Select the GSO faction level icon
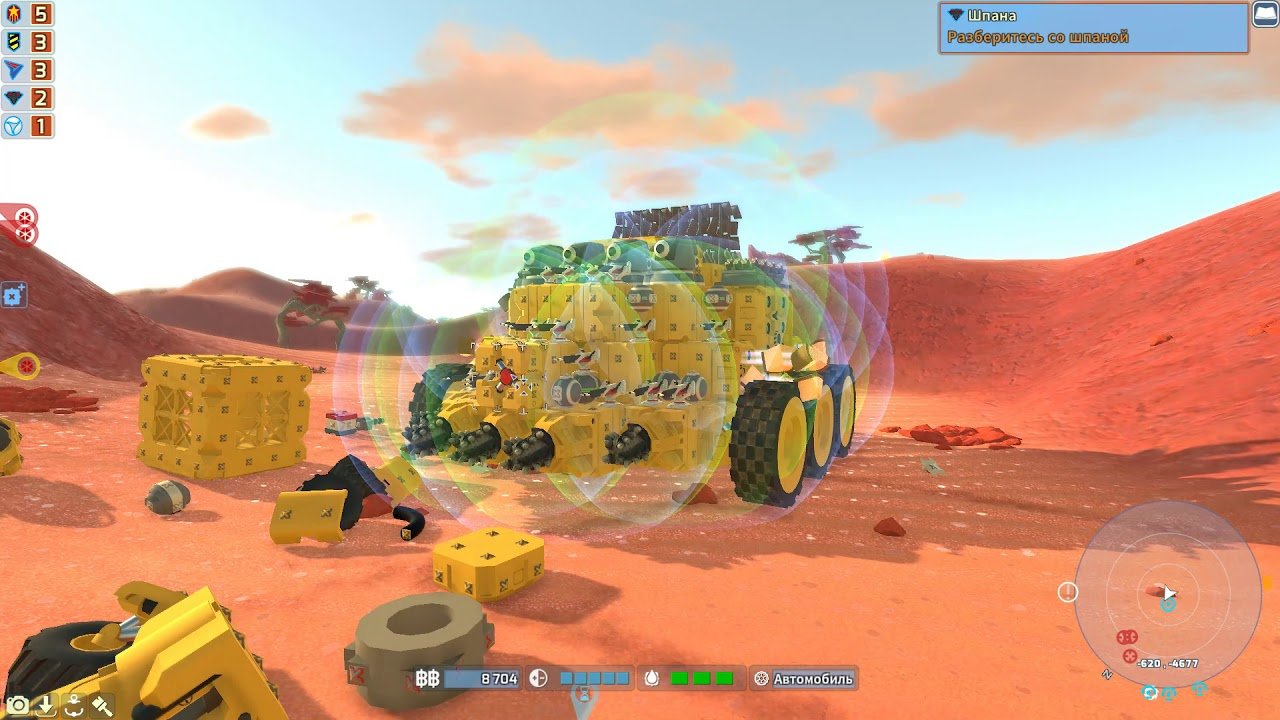This screenshot has height=720, width=1280. [x=15, y=14]
